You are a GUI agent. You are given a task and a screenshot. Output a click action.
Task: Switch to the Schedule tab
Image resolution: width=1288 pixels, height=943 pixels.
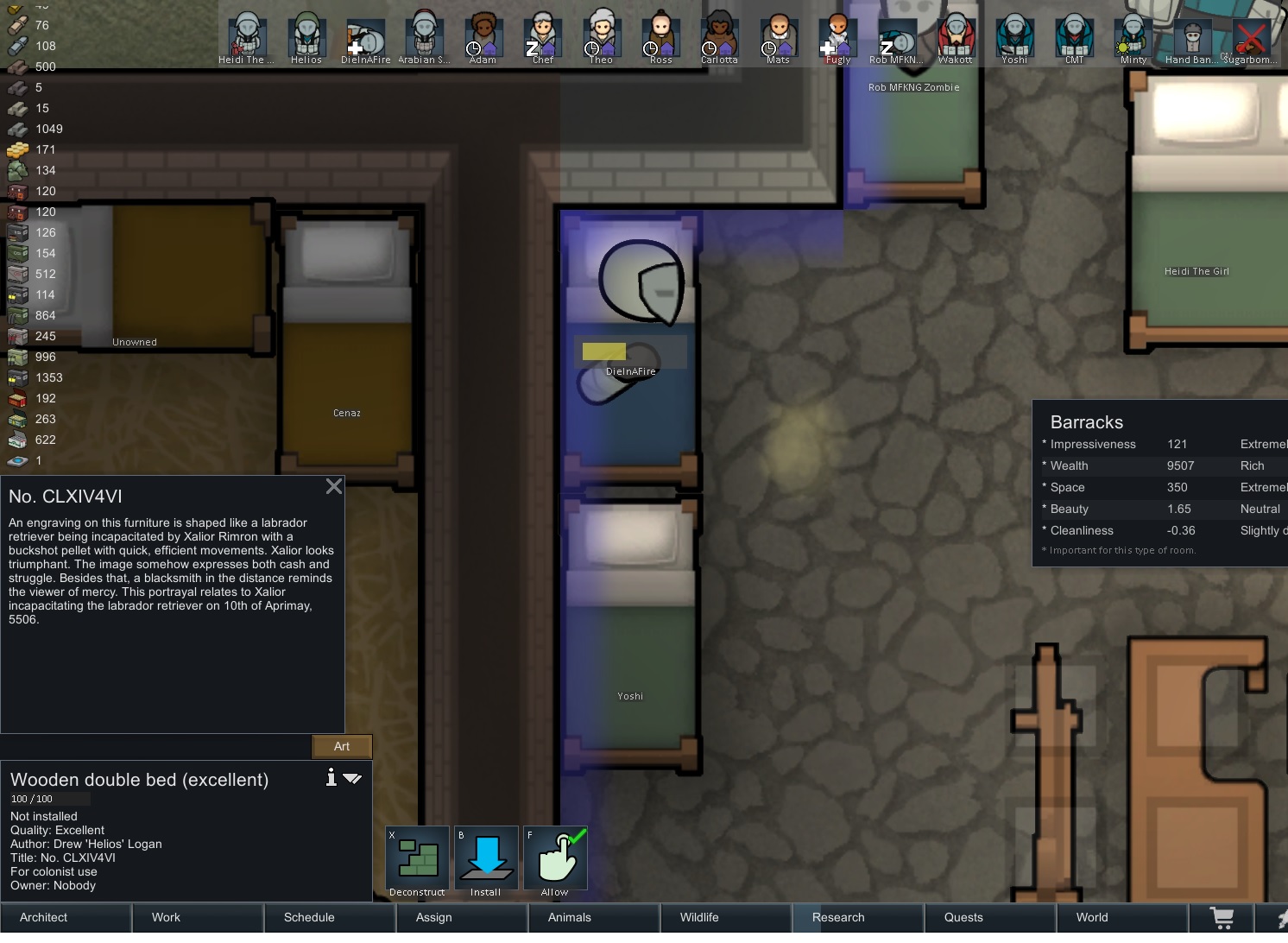click(x=330, y=917)
